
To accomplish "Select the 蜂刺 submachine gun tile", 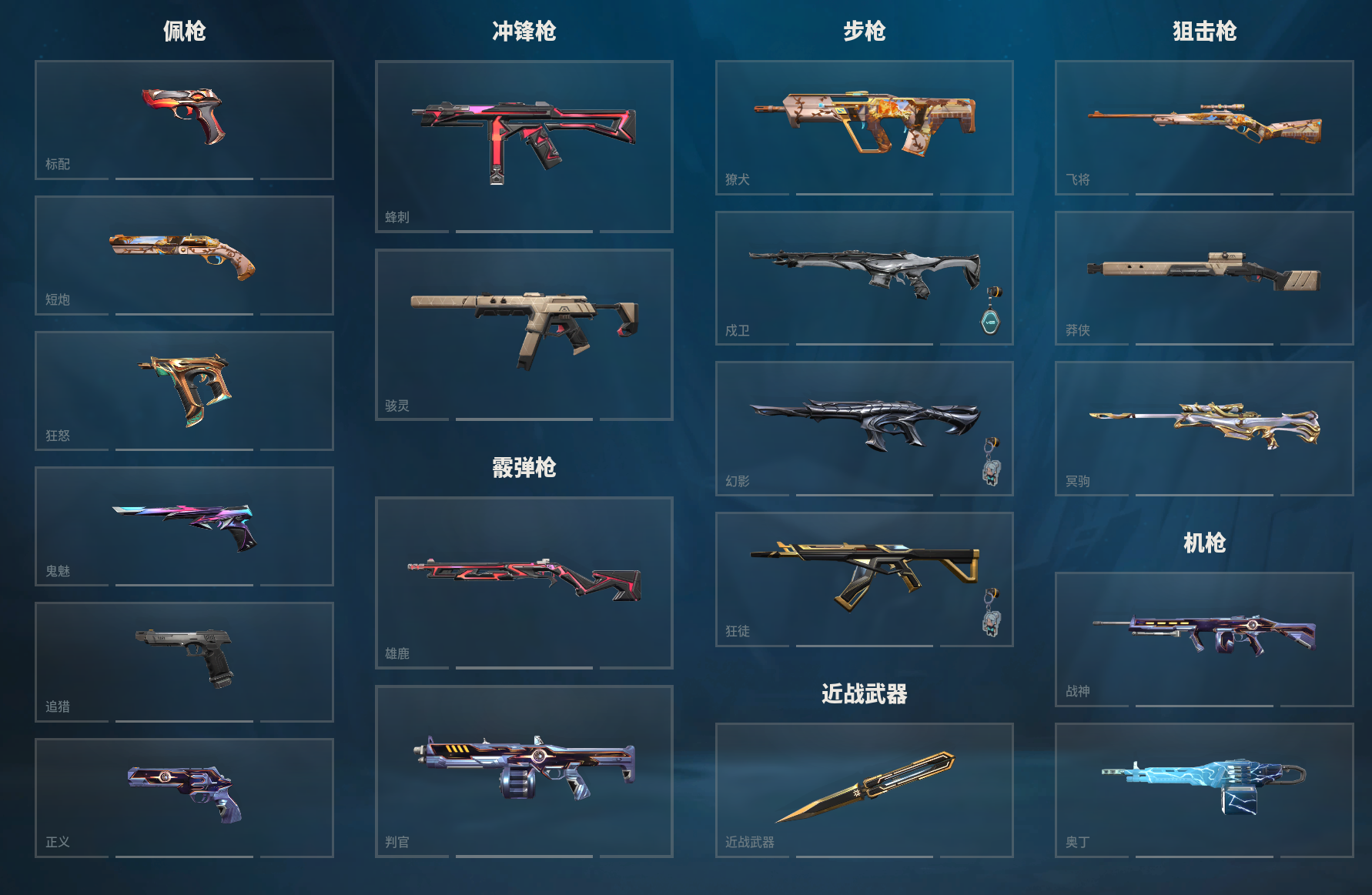I will coord(524,145).
